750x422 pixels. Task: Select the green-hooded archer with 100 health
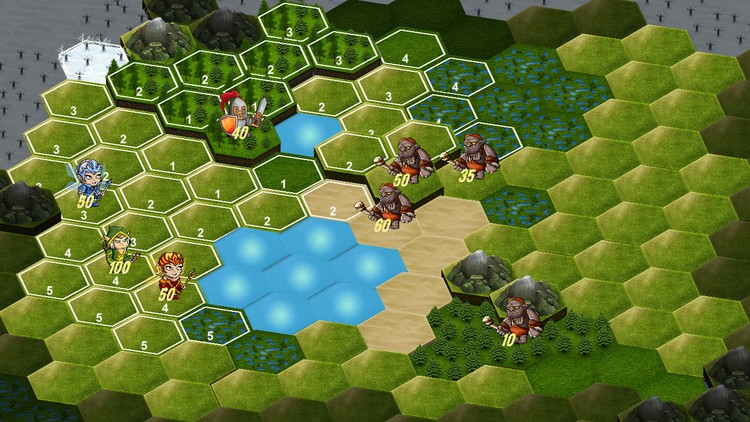119,247
